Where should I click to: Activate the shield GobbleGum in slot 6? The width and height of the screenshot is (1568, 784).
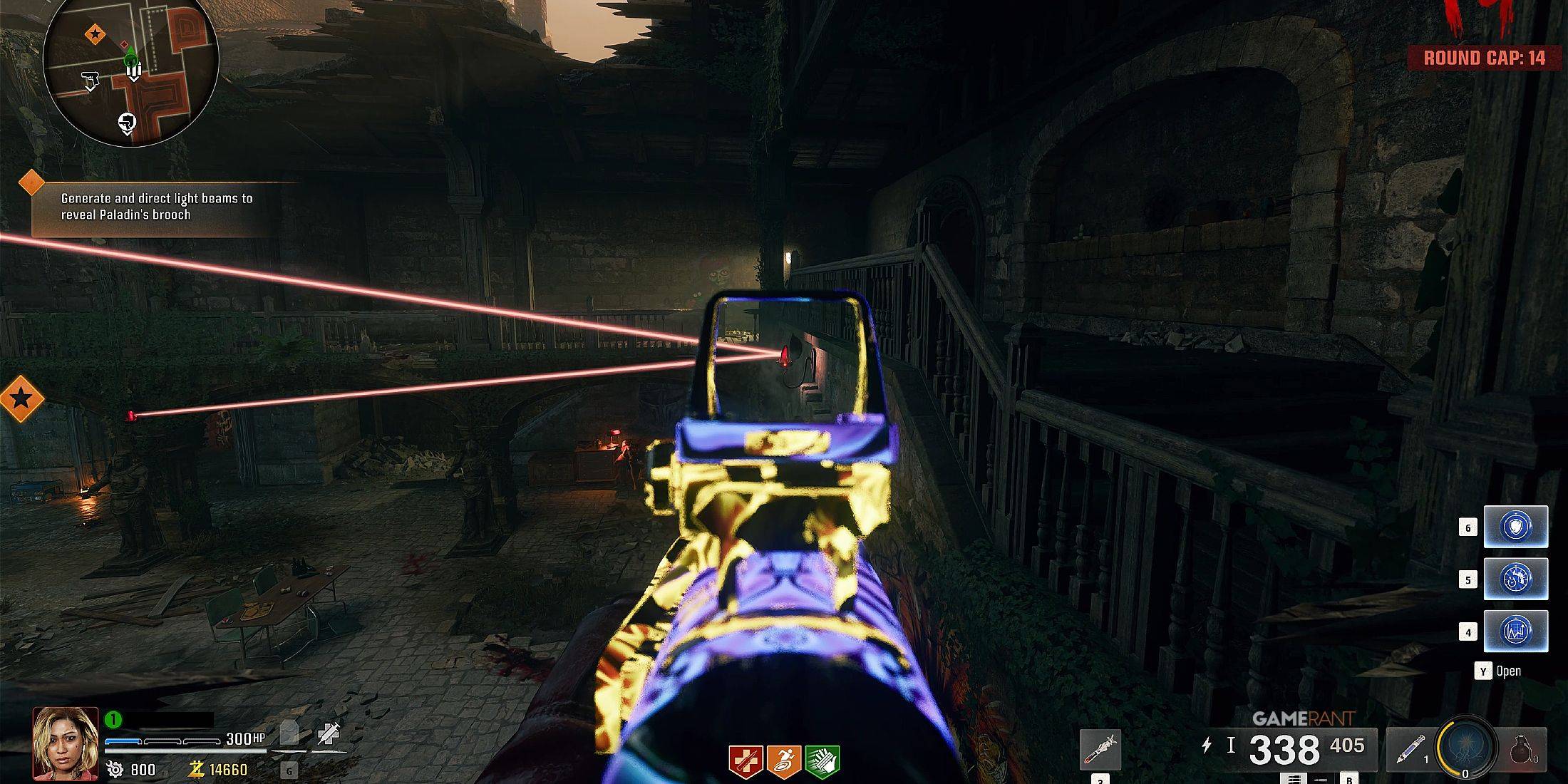click(x=1515, y=527)
